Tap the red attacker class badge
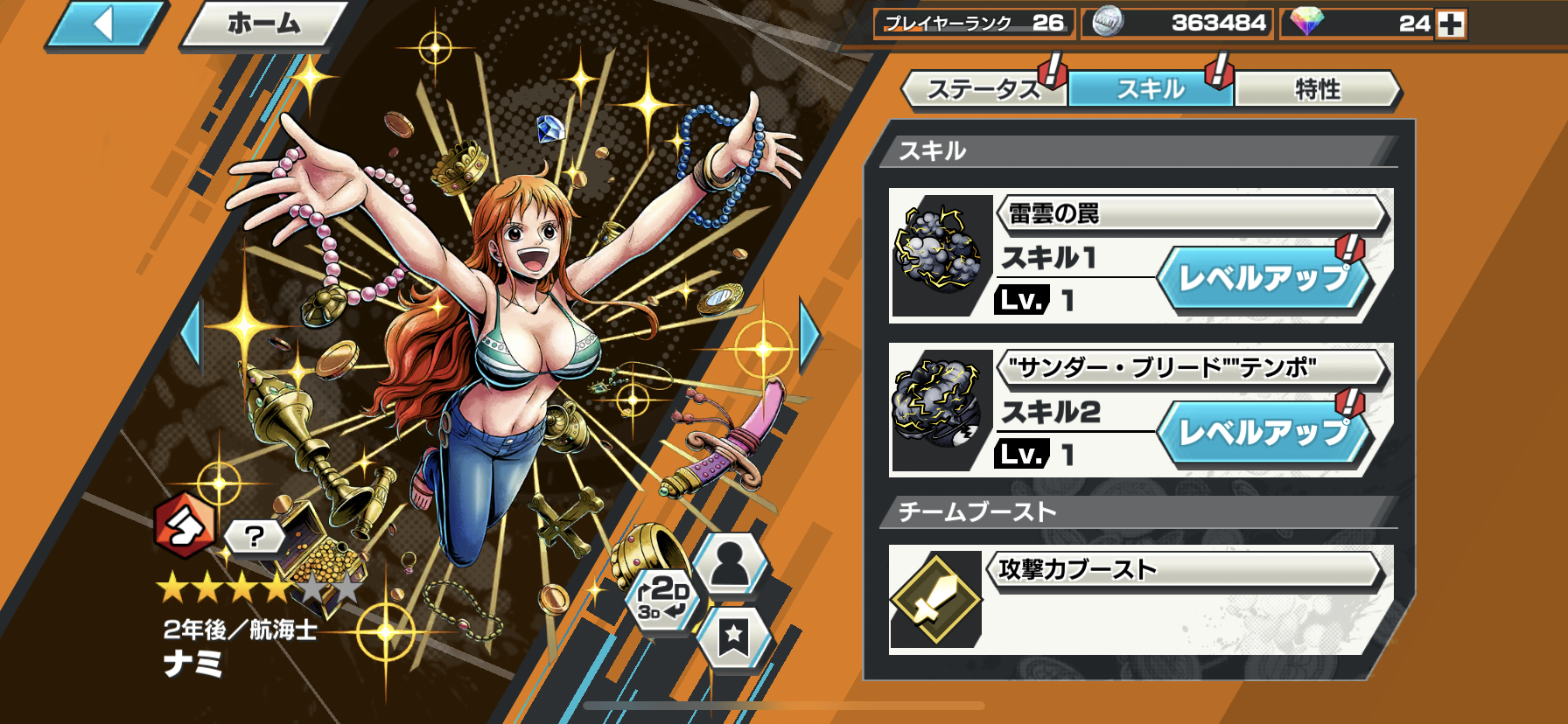The image size is (1568, 724). click(x=183, y=526)
